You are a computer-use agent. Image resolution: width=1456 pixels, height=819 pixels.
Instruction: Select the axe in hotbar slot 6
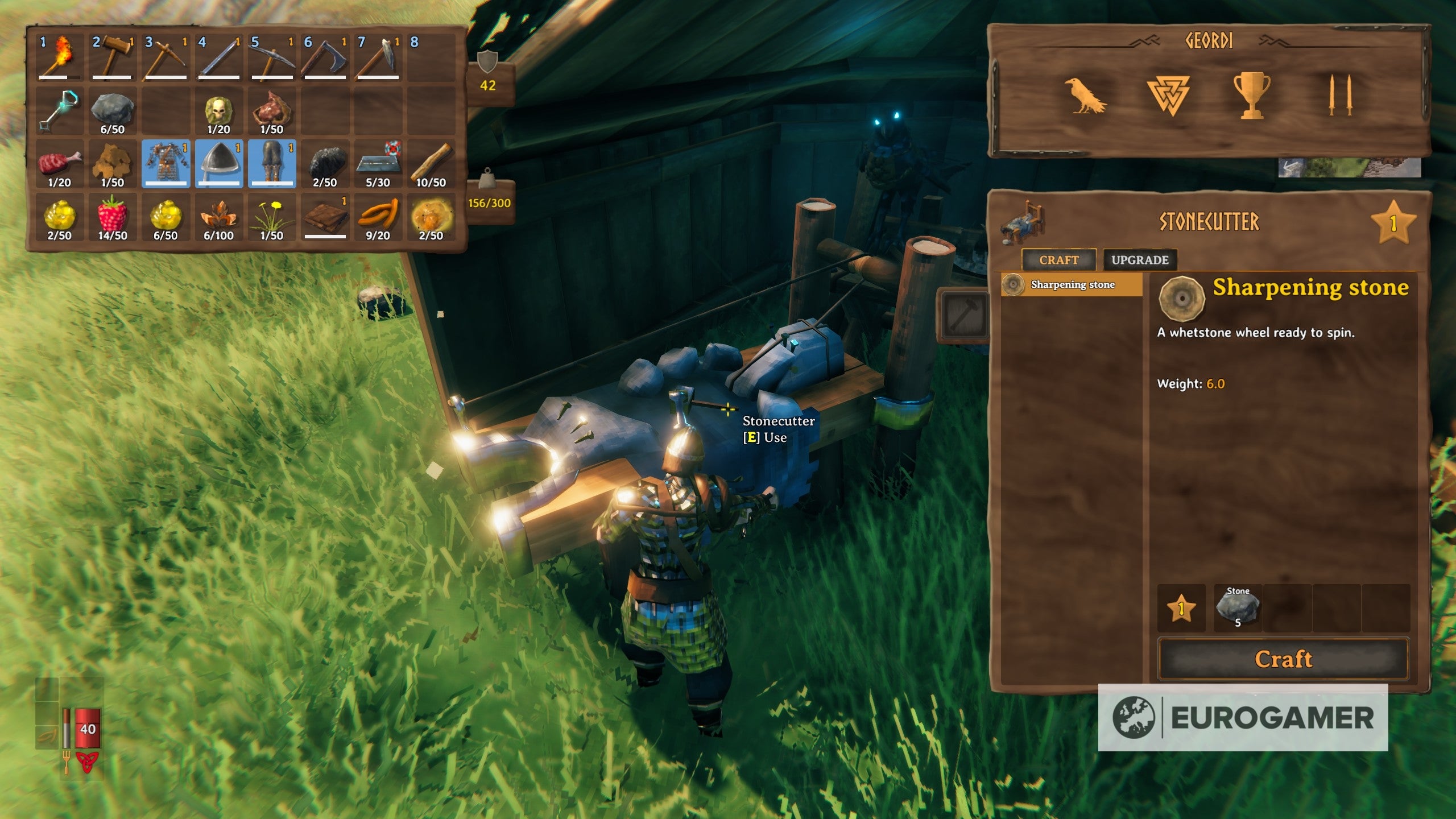click(x=325, y=57)
